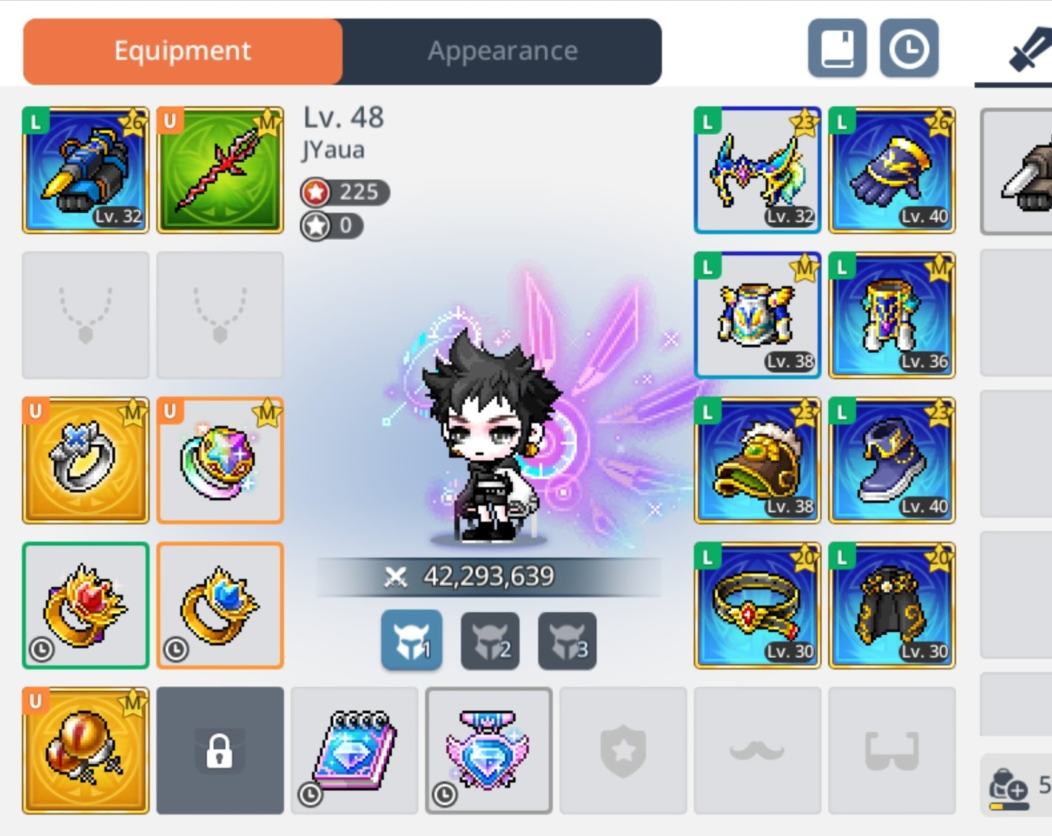
Task: Inspect the gold belt Lv. 30 slot
Action: coord(758,605)
